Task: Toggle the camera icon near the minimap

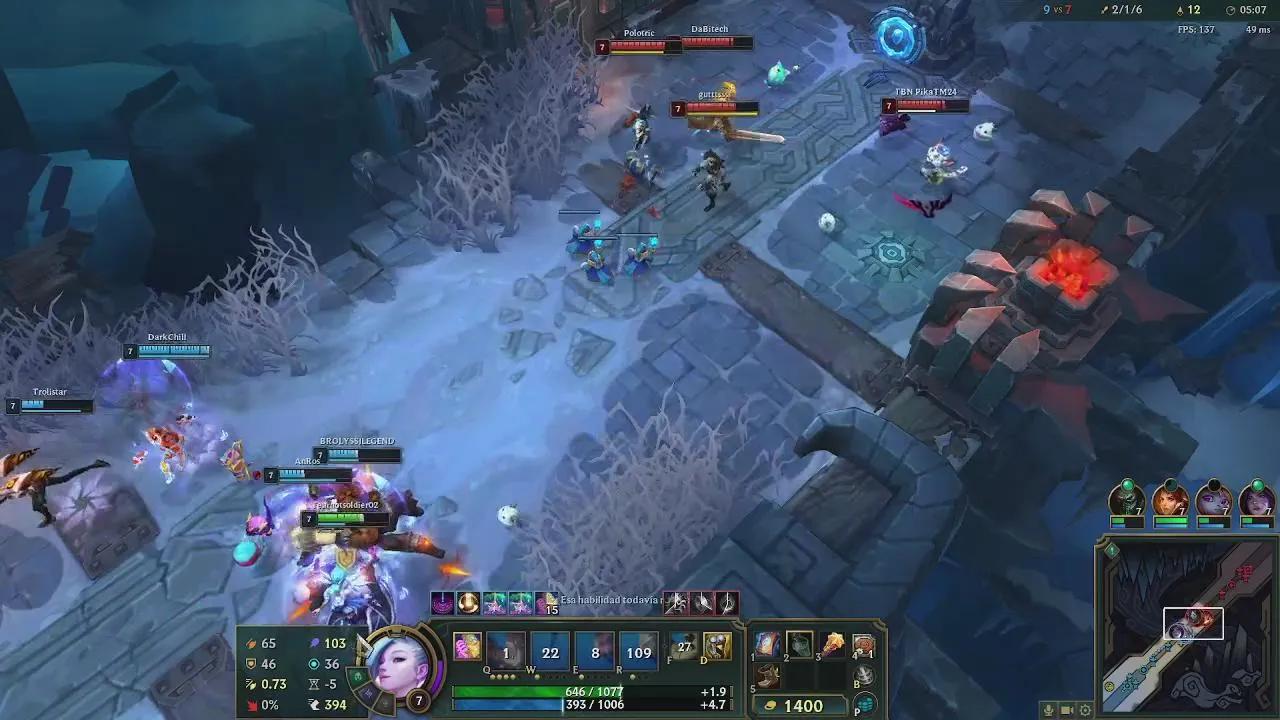Action: tap(1067, 710)
